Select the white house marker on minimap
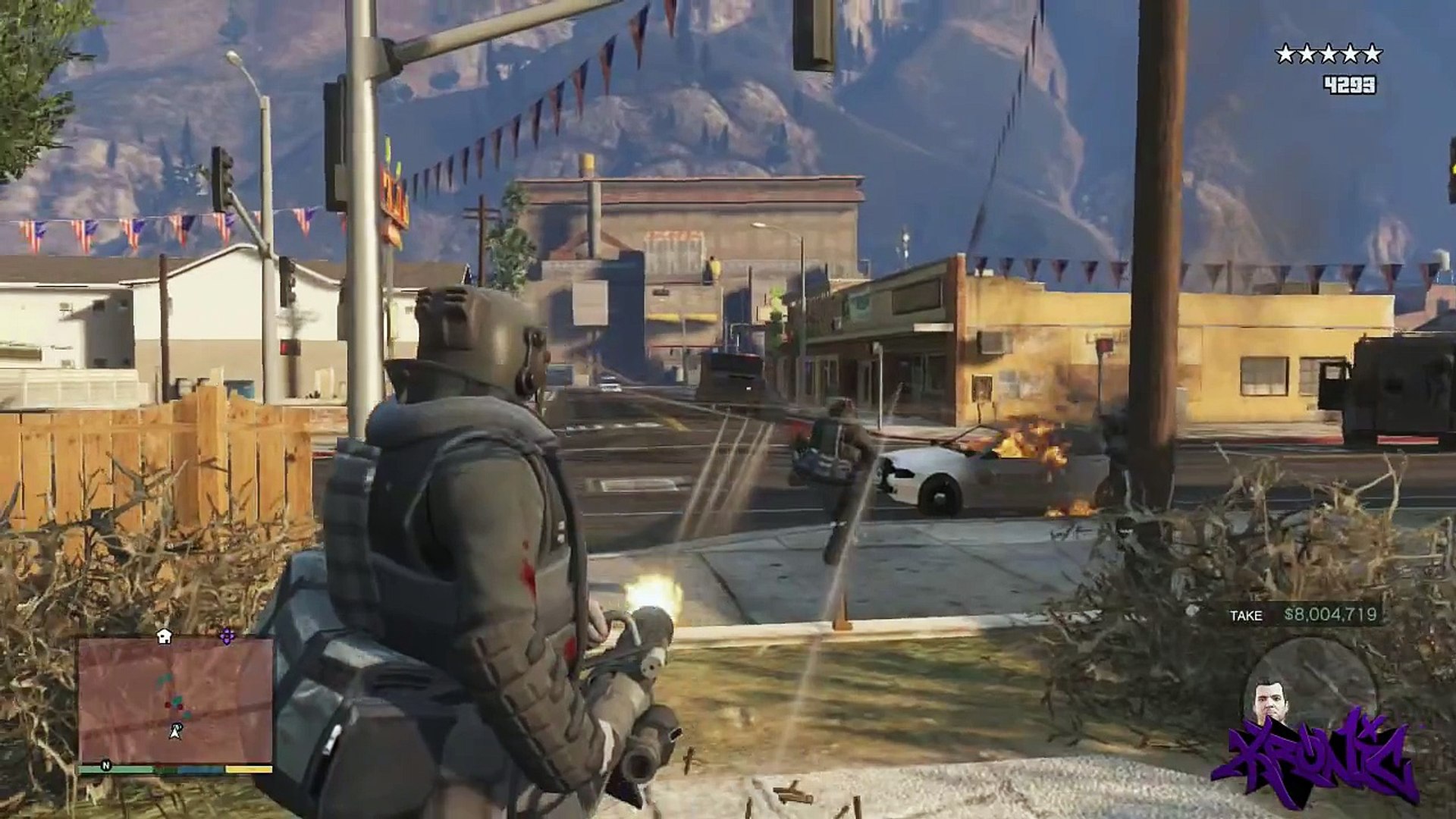Image resolution: width=1456 pixels, height=819 pixels. (164, 637)
